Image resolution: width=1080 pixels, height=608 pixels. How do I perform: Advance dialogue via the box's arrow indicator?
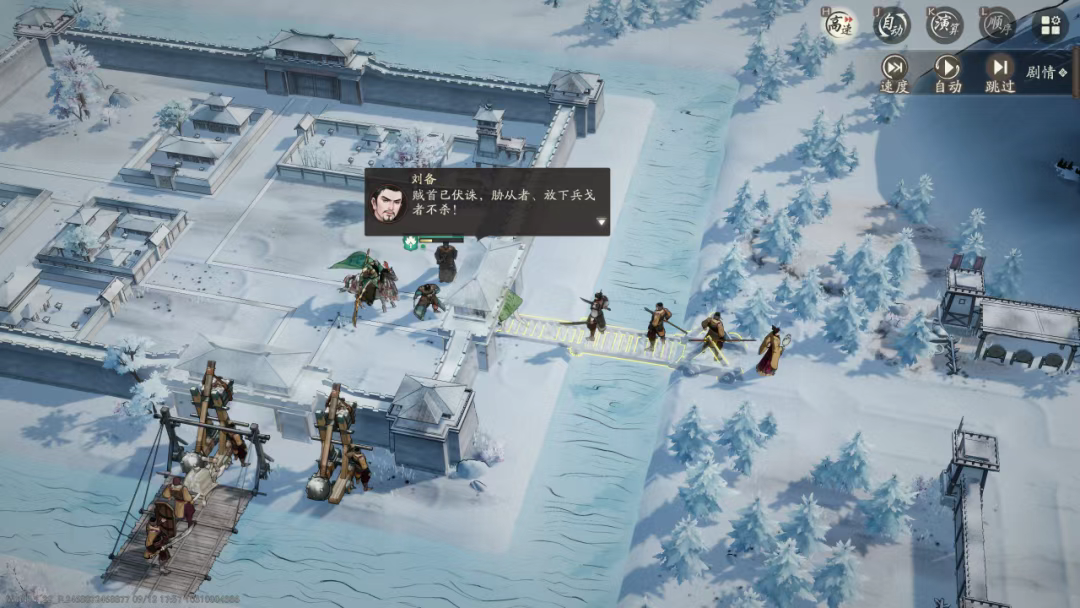click(x=600, y=223)
